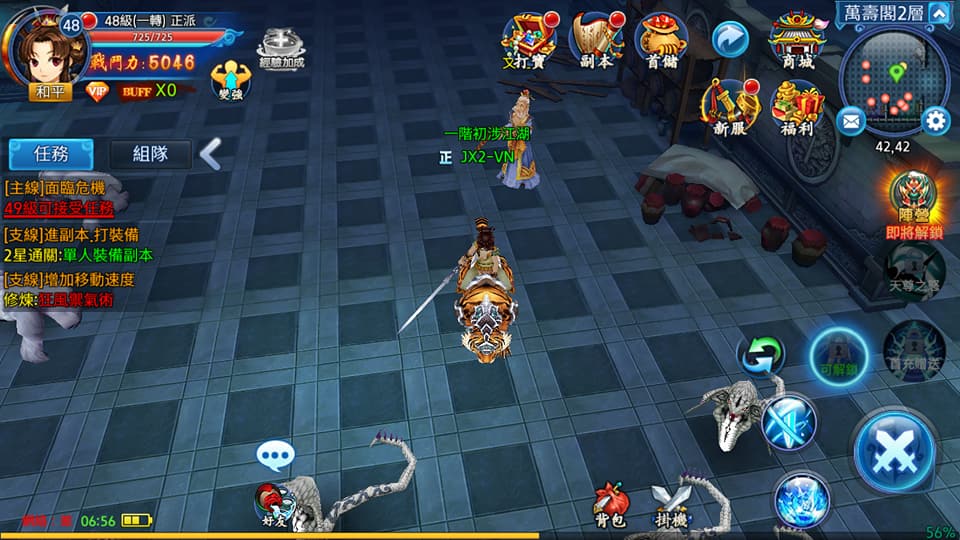Open the 副本 dungeon menu
The image size is (960, 540).
[x=595, y=40]
